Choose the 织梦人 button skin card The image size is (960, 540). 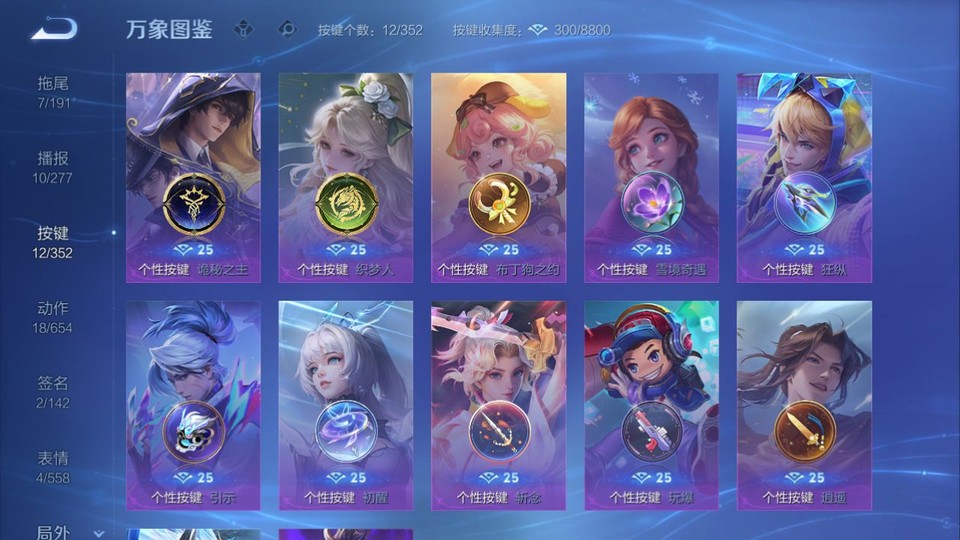(346, 178)
